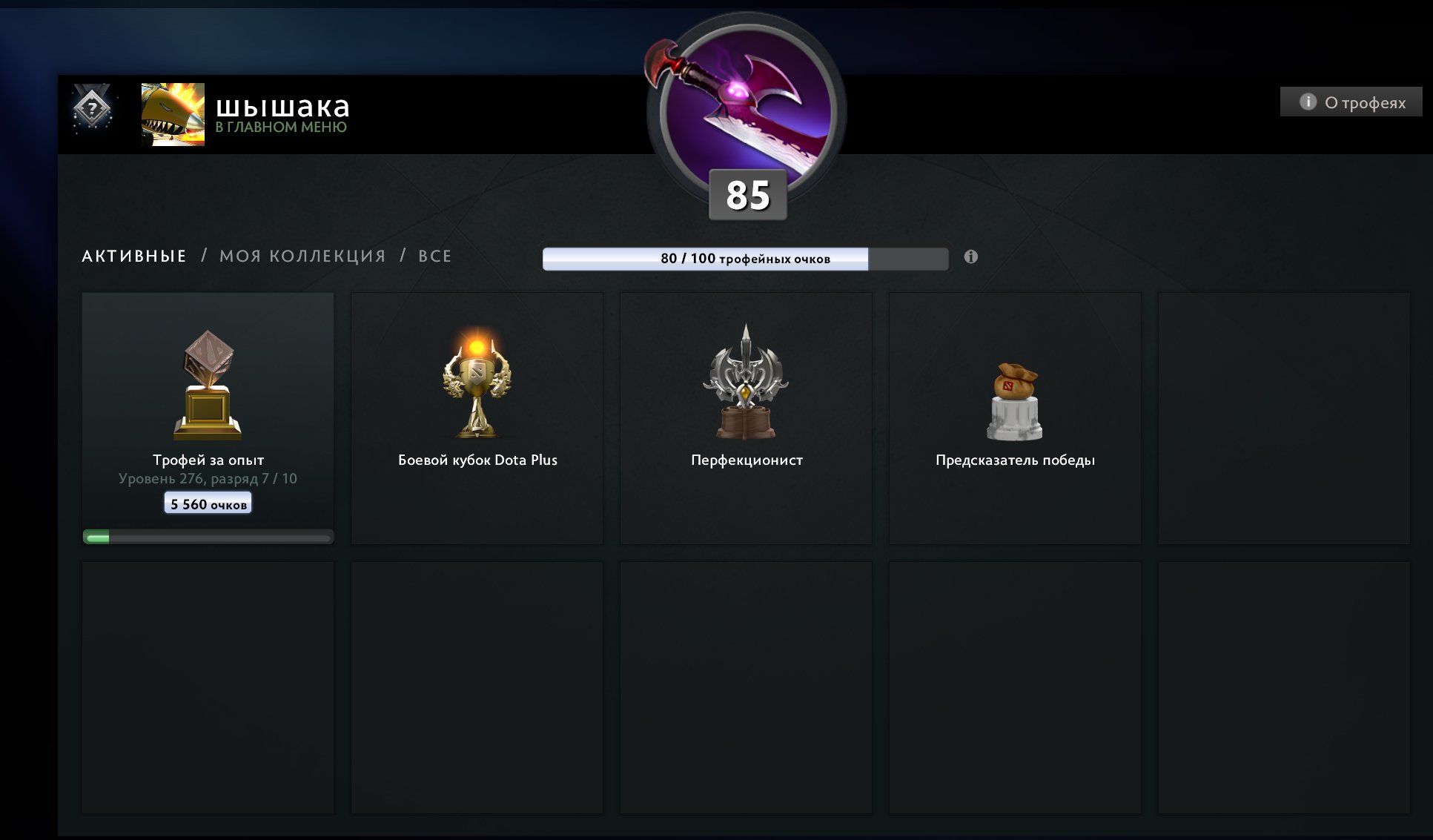Screen dimensions: 1433x840
Task: Click the шышака player avatar
Action: coord(173,114)
